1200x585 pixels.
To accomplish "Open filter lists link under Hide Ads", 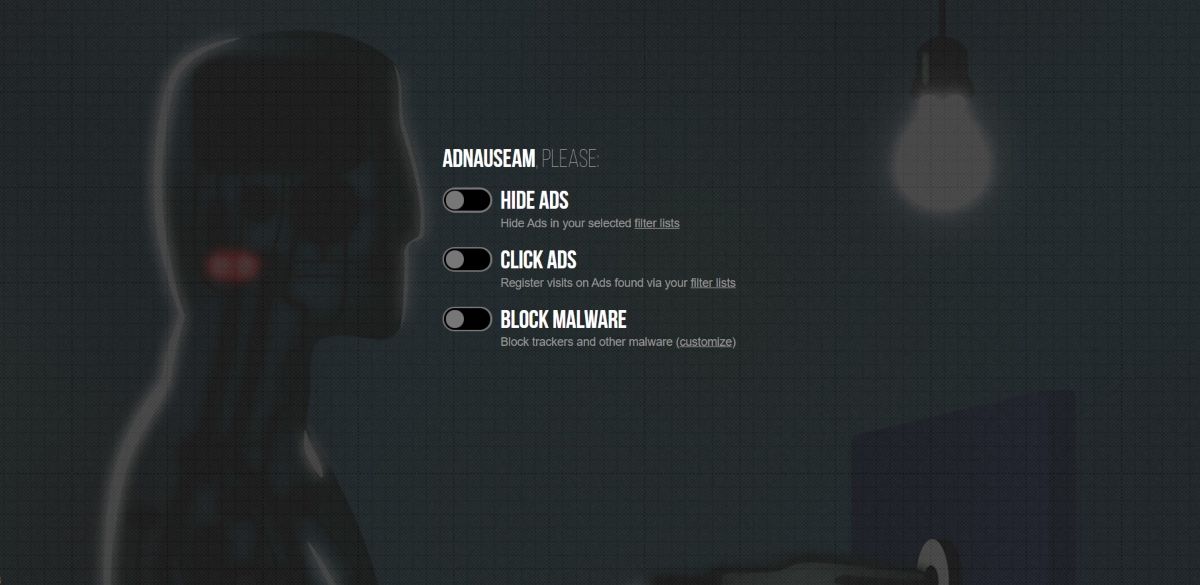I will [656, 223].
